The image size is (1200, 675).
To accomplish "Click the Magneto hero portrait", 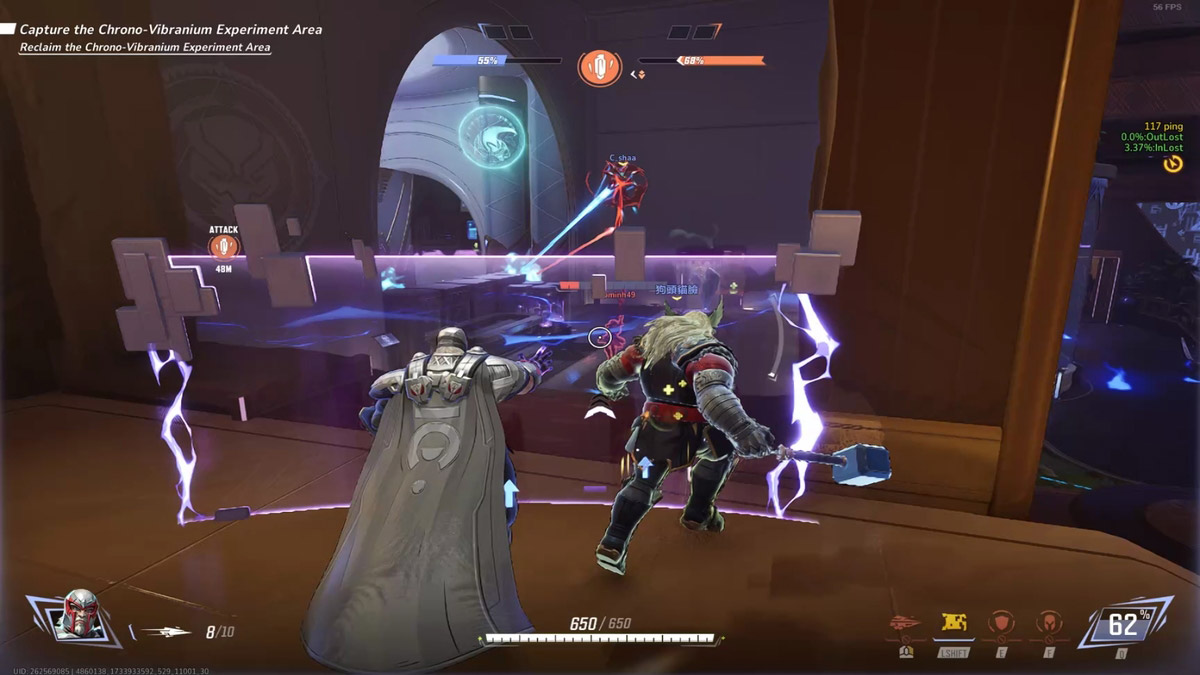I will pos(77,614).
